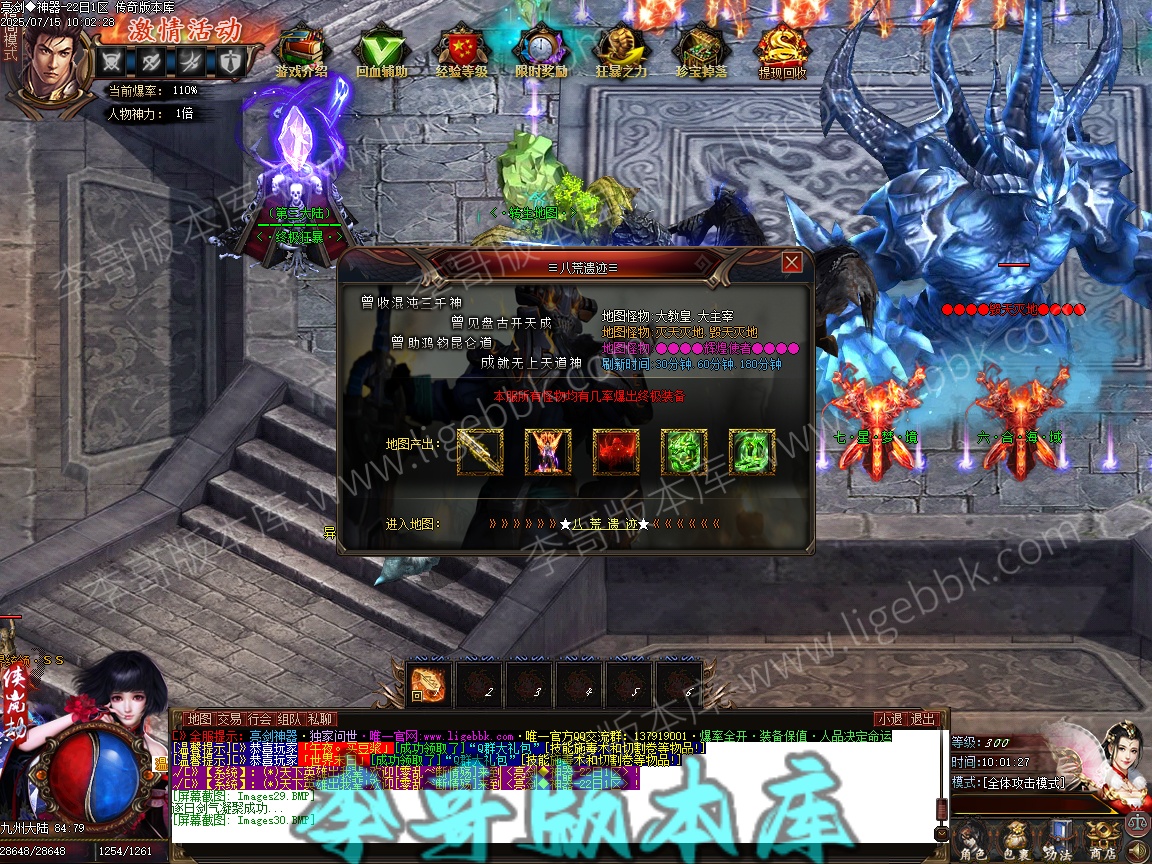
Task: Open the 角色 character panel
Action: tap(971, 840)
